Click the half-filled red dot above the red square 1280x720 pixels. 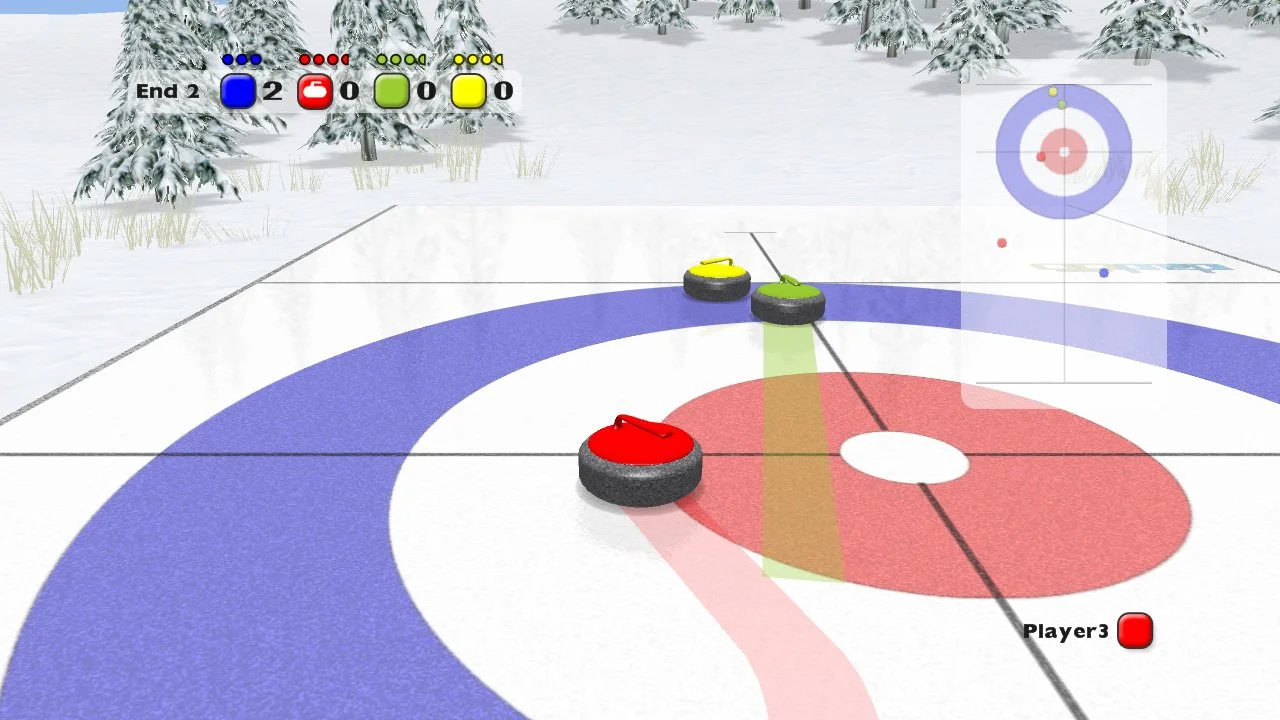click(x=347, y=59)
